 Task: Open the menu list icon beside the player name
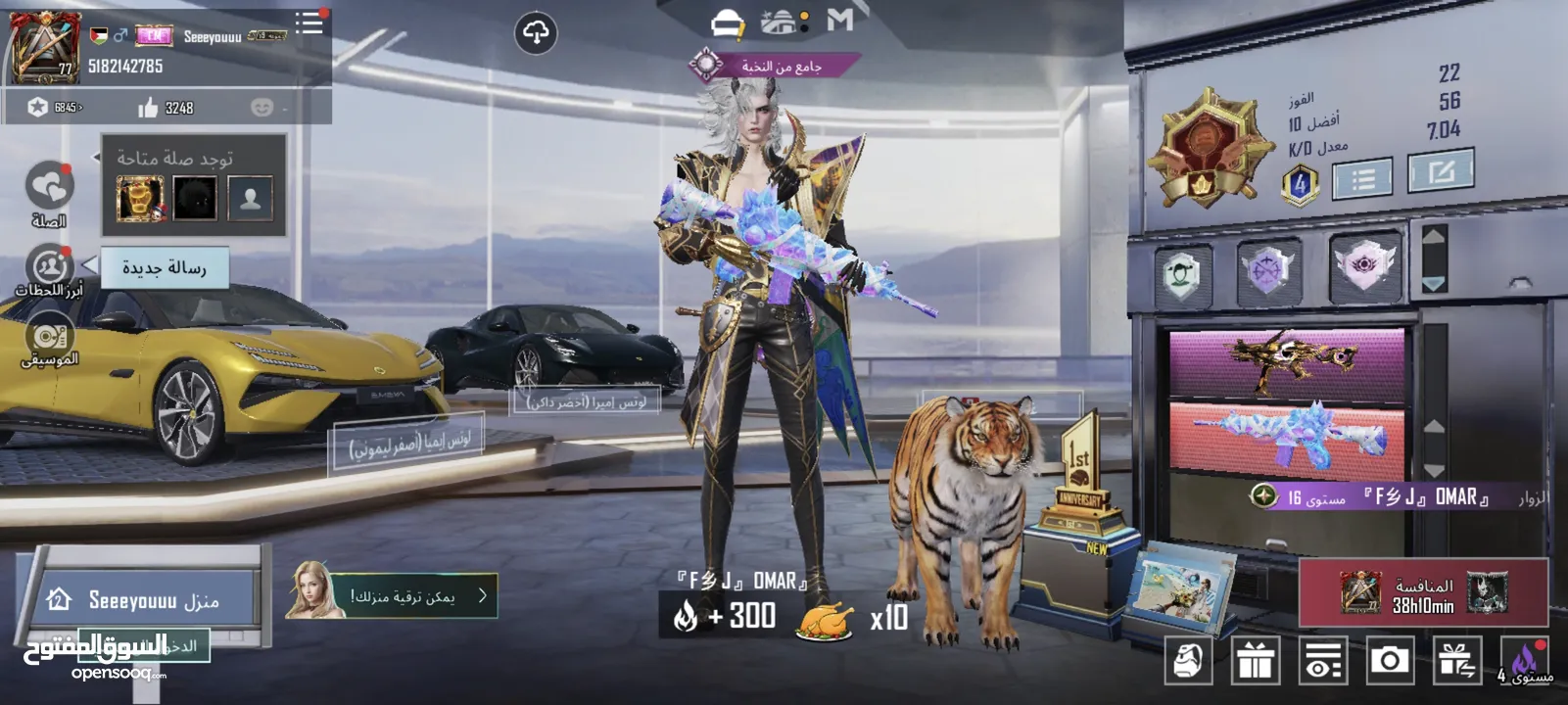(x=309, y=23)
